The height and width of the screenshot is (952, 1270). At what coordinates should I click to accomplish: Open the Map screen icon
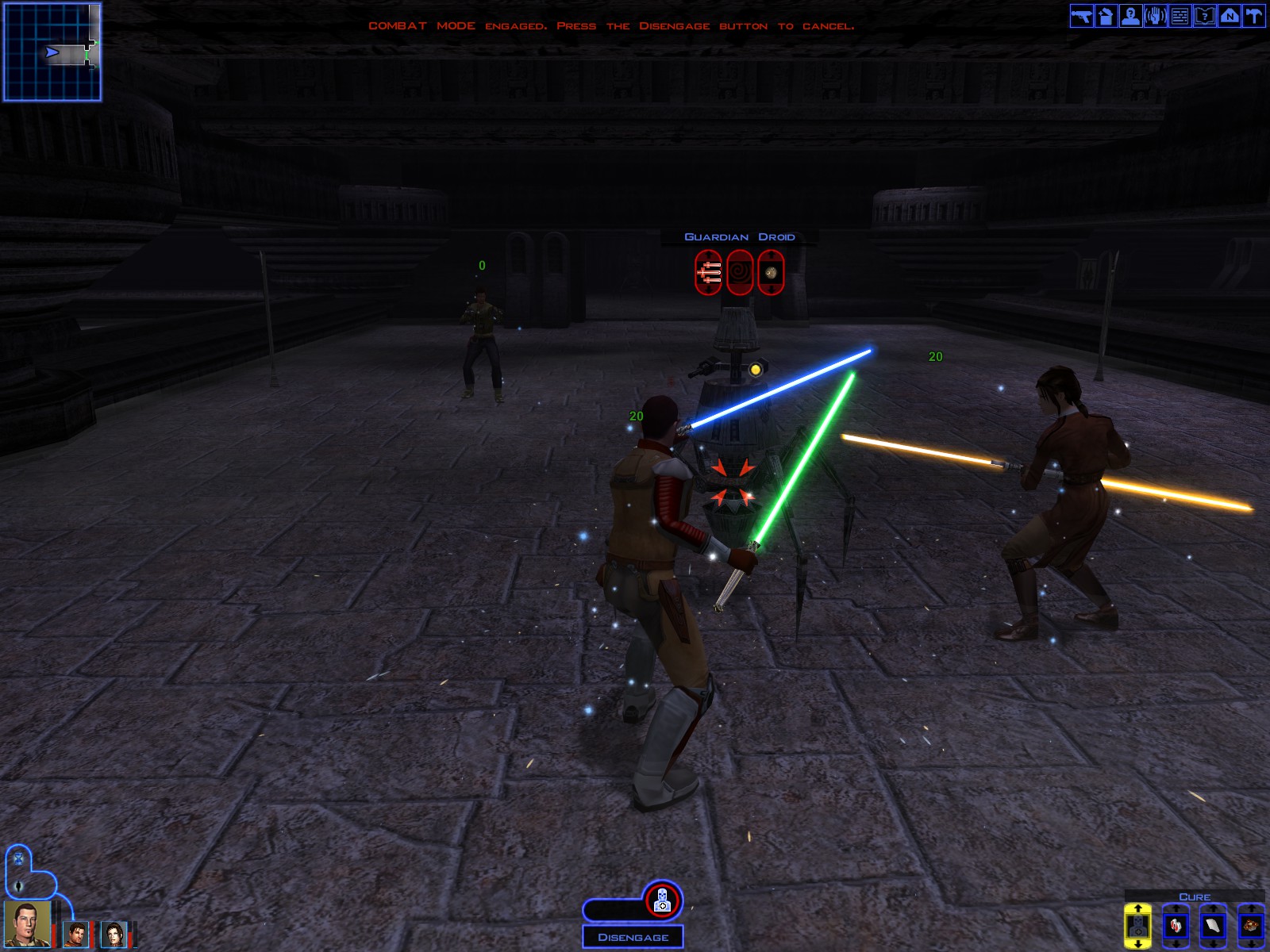click(x=1230, y=16)
